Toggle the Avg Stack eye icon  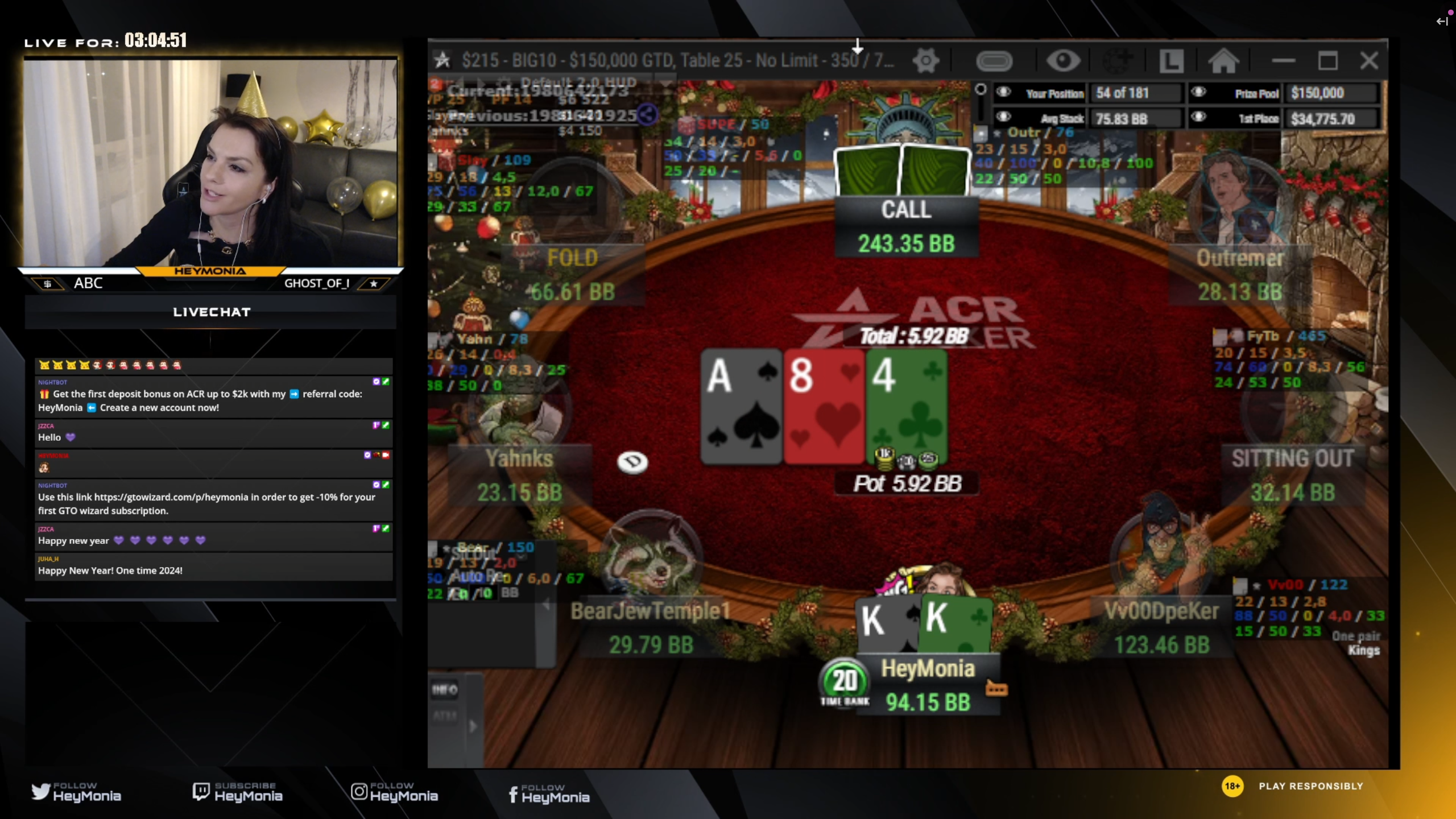(x=1004, y=117)
